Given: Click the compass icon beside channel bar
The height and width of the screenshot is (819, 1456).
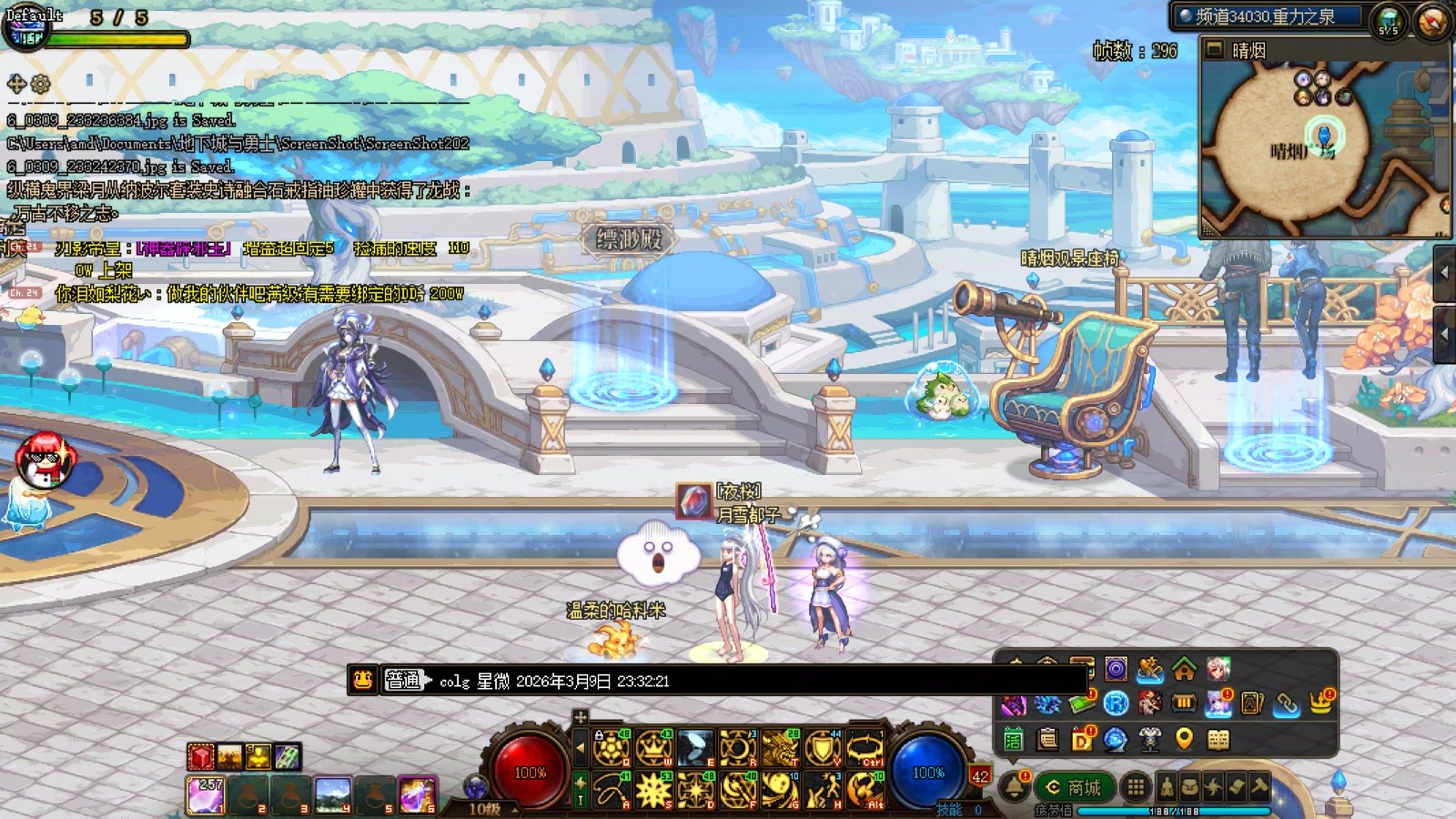Looking at the screenshot, I should click(1431, 20).
